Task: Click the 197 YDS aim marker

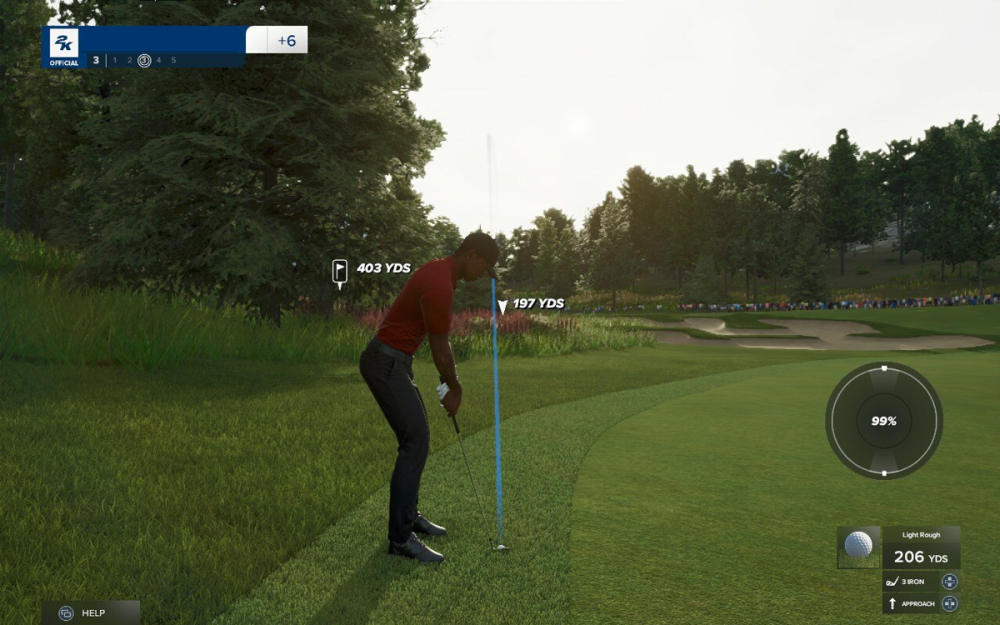Action: pos(502,306)
